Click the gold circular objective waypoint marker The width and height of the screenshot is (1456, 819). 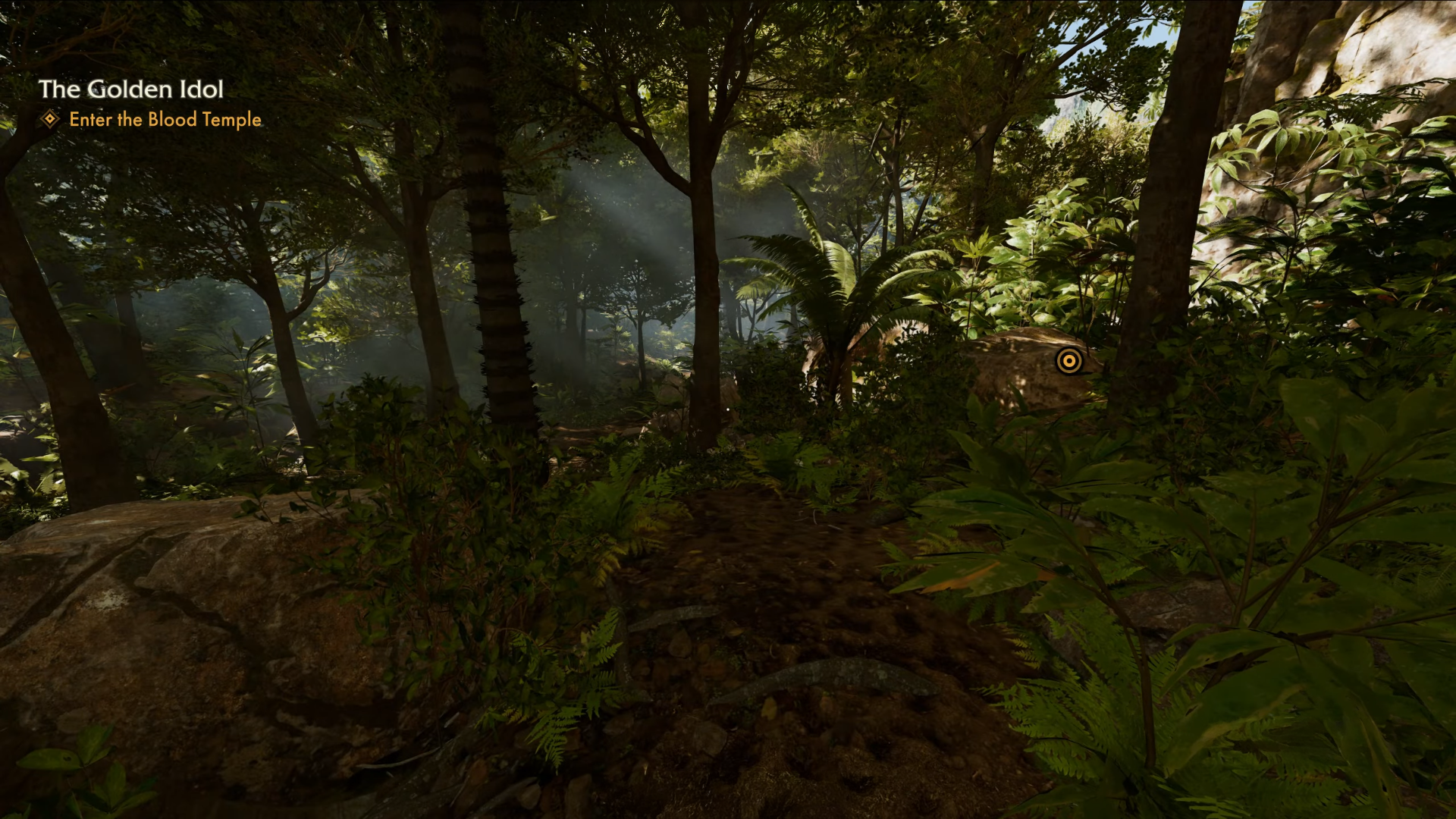[x=1070, y=362]
